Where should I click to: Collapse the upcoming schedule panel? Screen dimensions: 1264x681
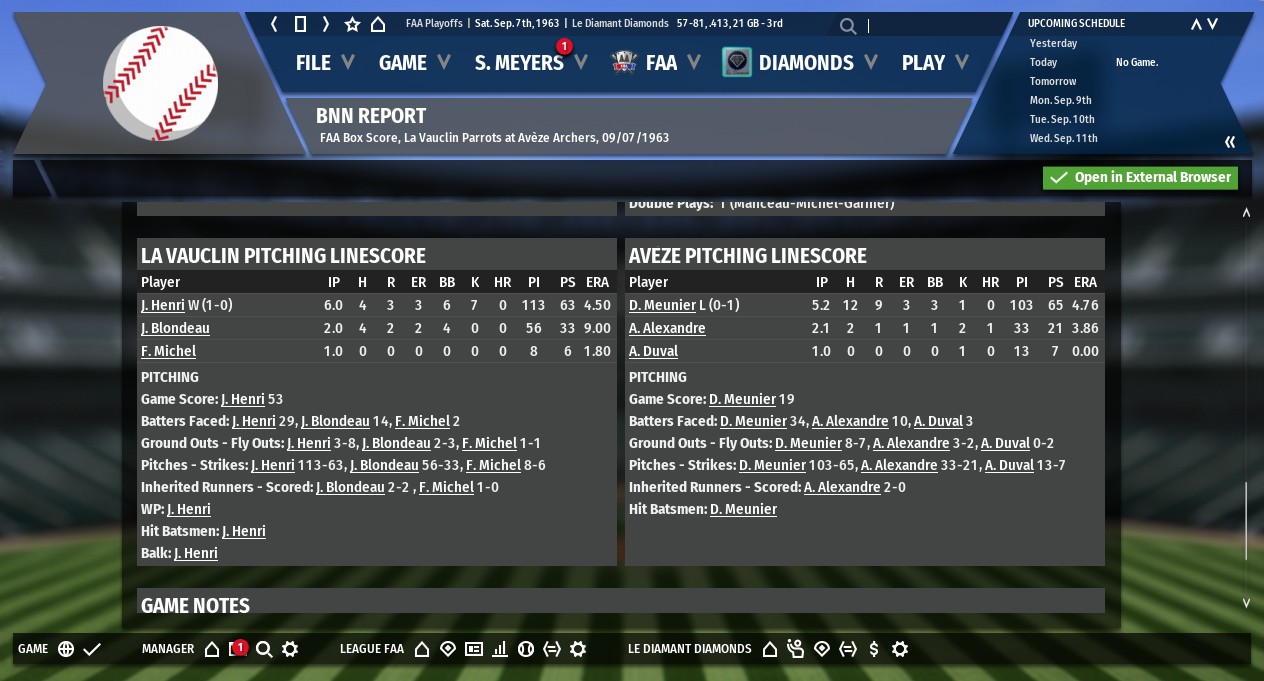pyautogui.click(x=1230, y=142)
